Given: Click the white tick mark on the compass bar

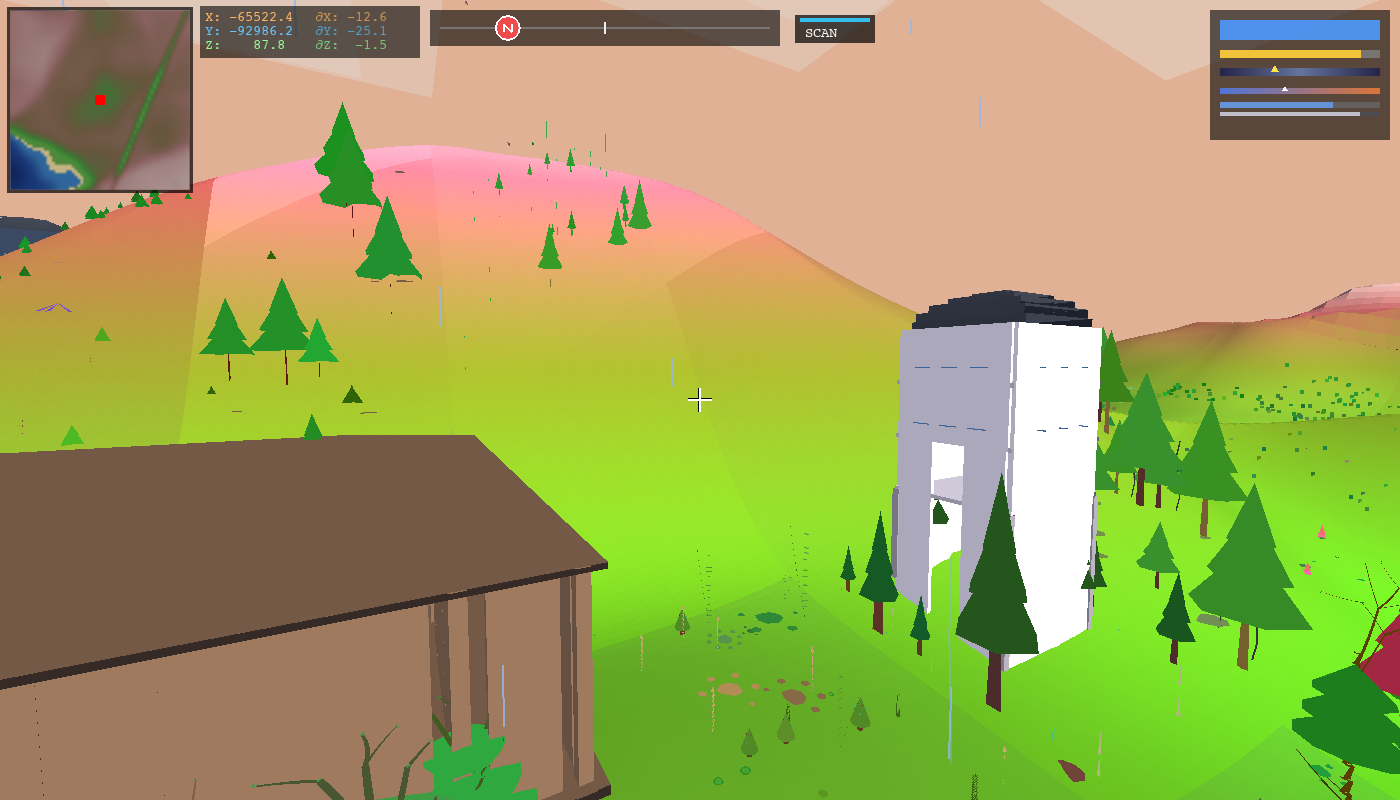Looking at the screenshot, I should 606,28.
